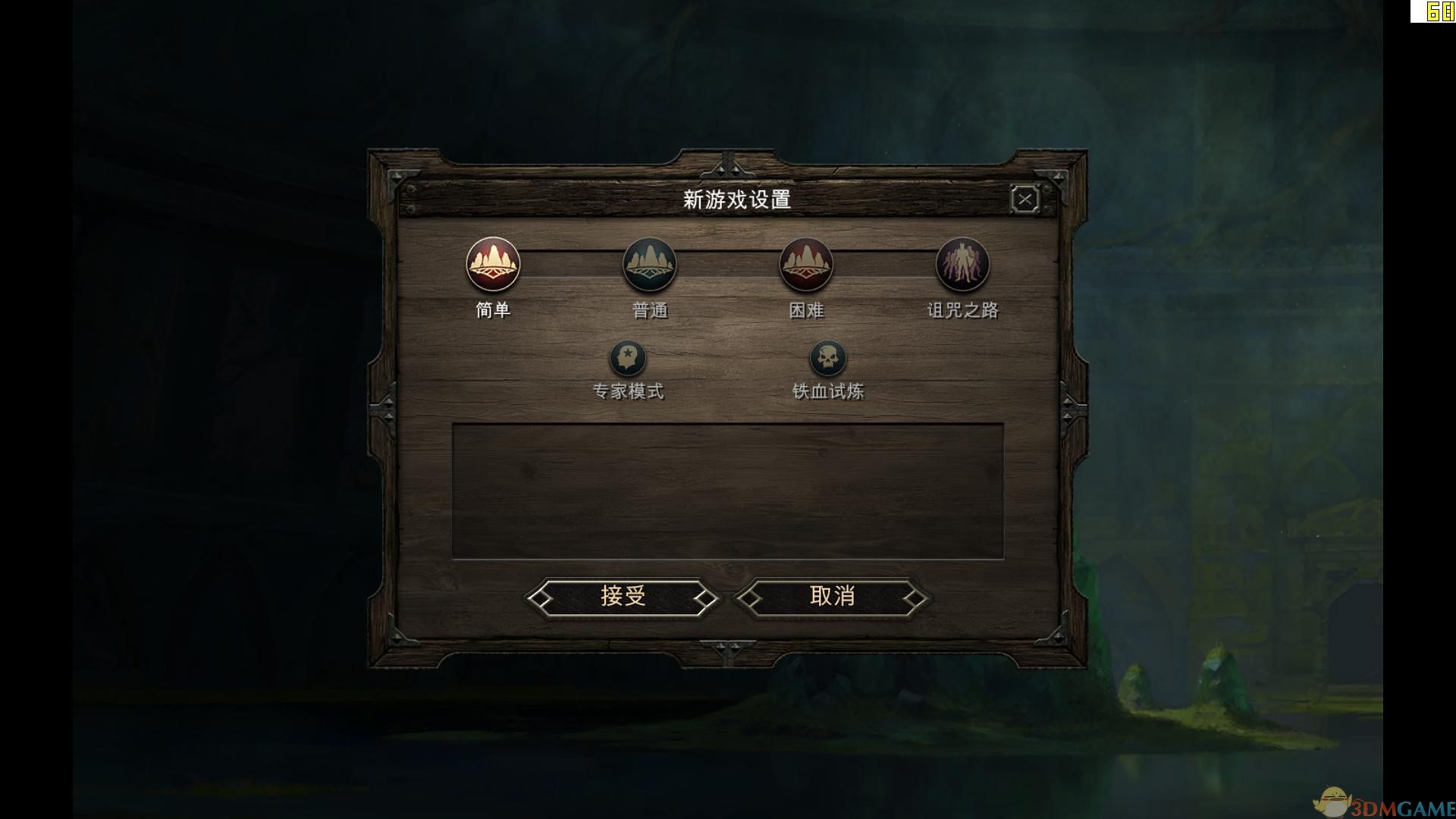This screenshot has width=1456, height=819.
Task: Select the 简单 (Easy) difficulty mountain icon
Action: [x=493, y=264]
